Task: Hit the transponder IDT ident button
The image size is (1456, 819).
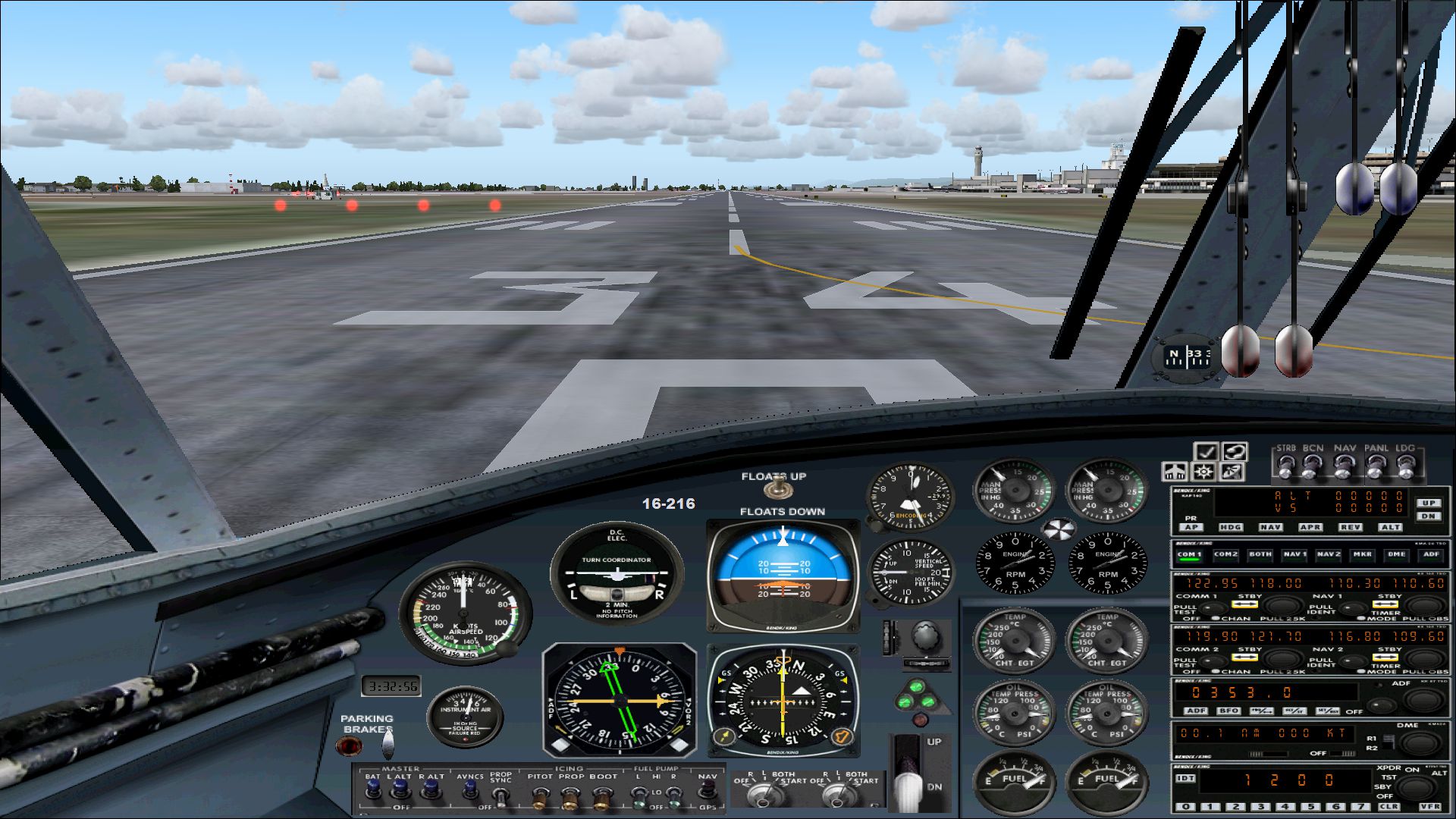Action: coord(1185,779)
